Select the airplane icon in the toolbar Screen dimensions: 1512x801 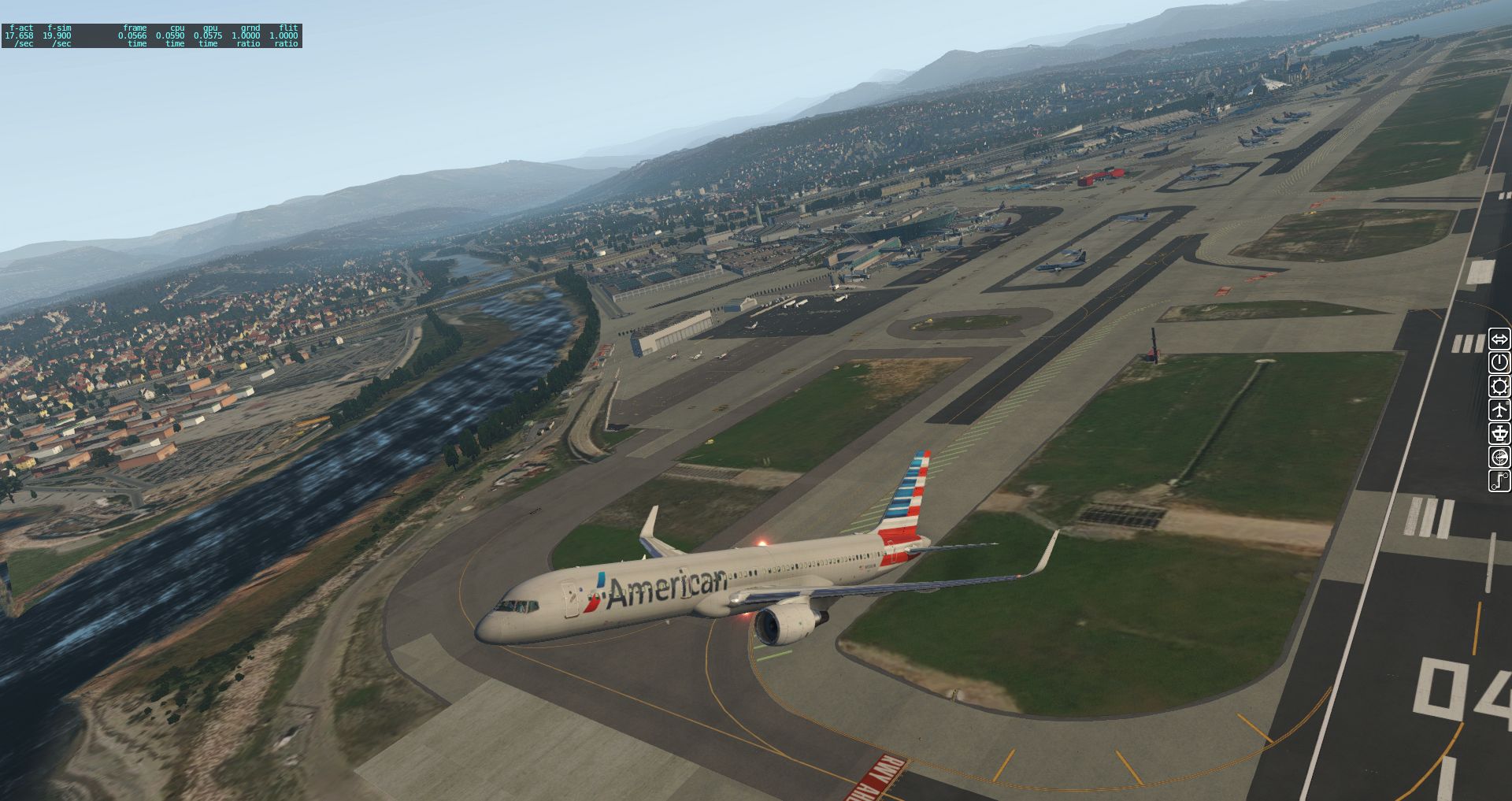(1499, 410)
